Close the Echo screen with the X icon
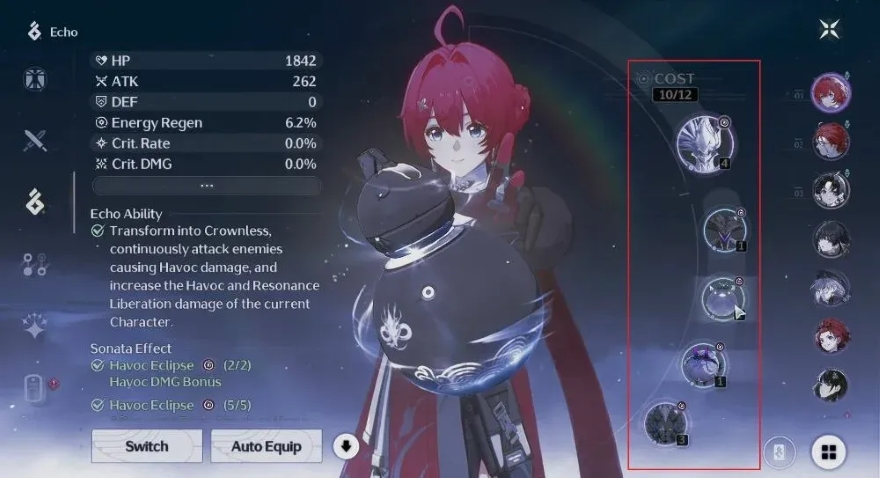 click(x=829, y=29)
